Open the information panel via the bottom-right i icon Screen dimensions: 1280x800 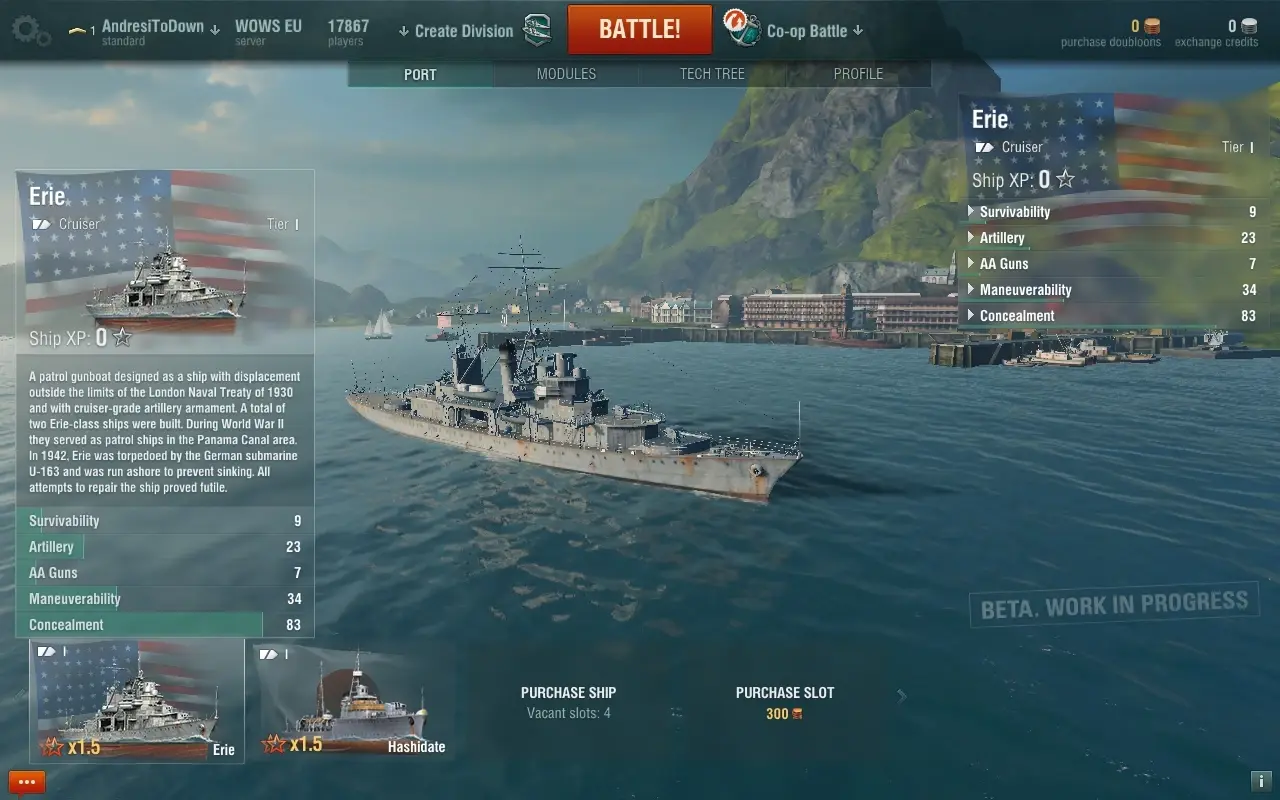[x=1262, y=783]
